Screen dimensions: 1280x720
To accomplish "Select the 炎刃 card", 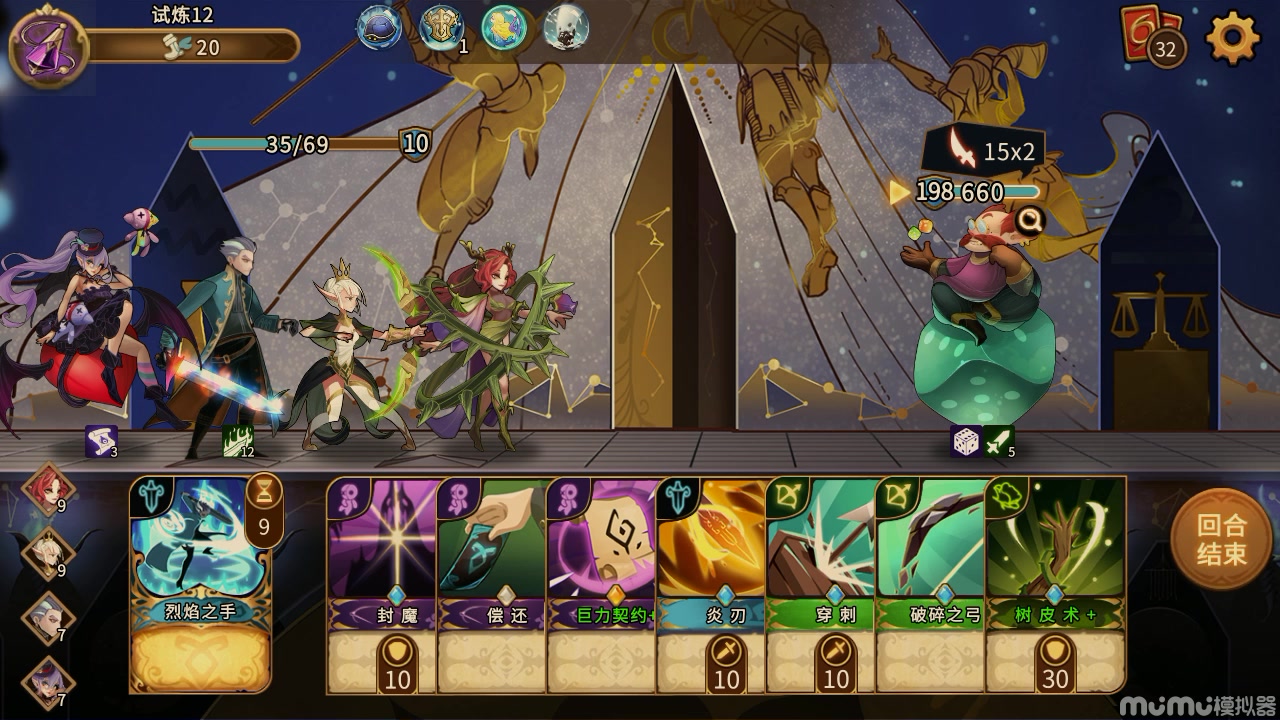I will (x=712, y=584).
